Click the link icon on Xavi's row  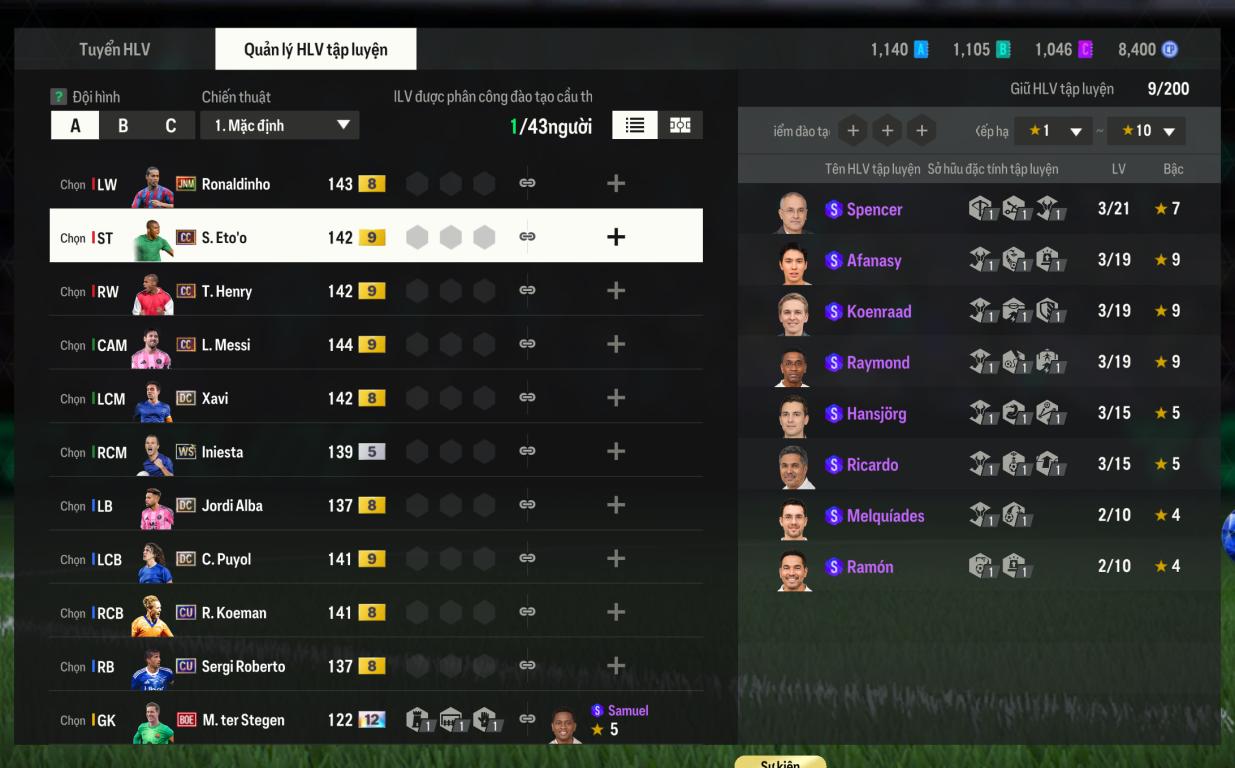[x=527, y=398]
